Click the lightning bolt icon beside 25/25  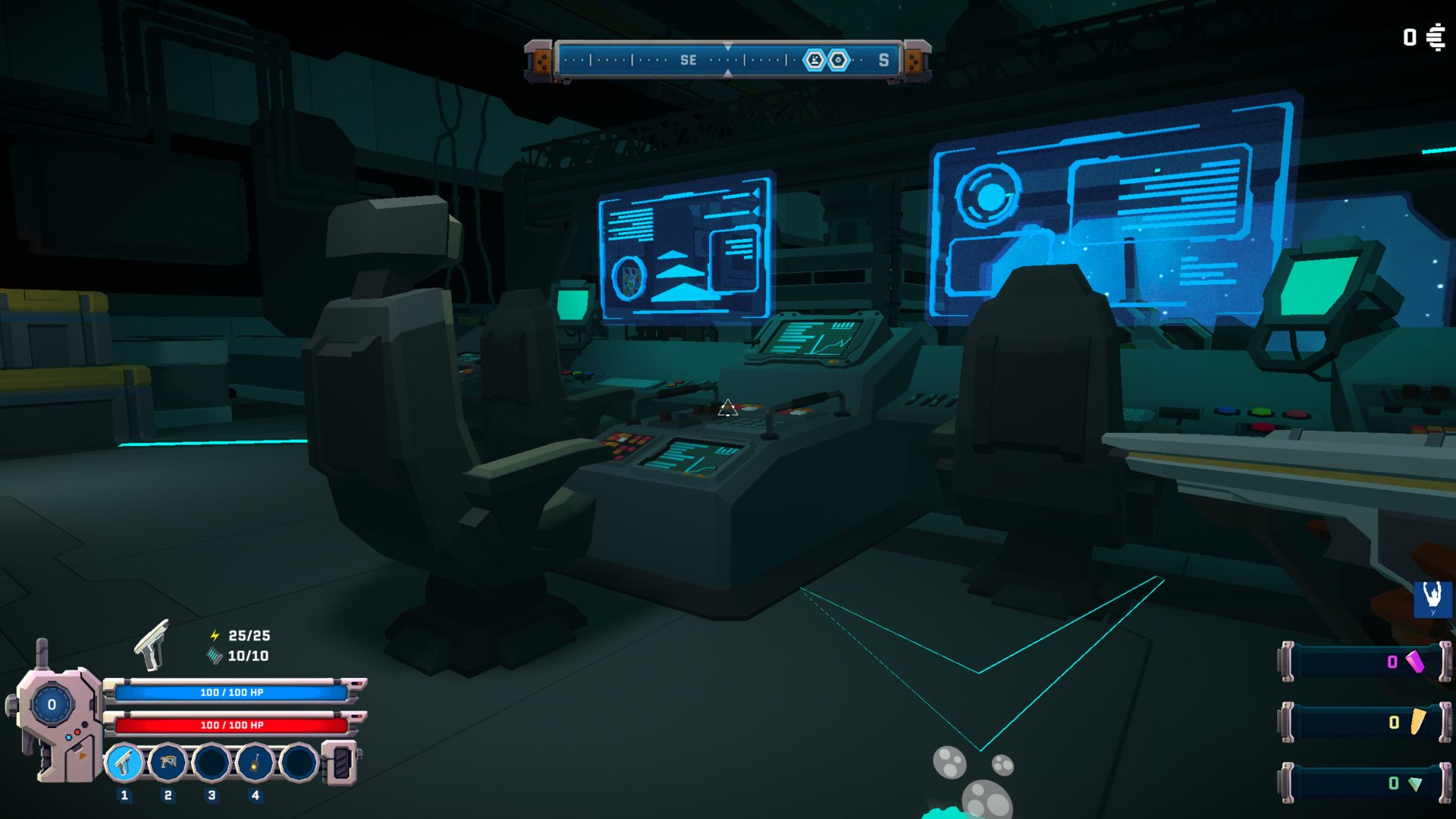[214, 636]
